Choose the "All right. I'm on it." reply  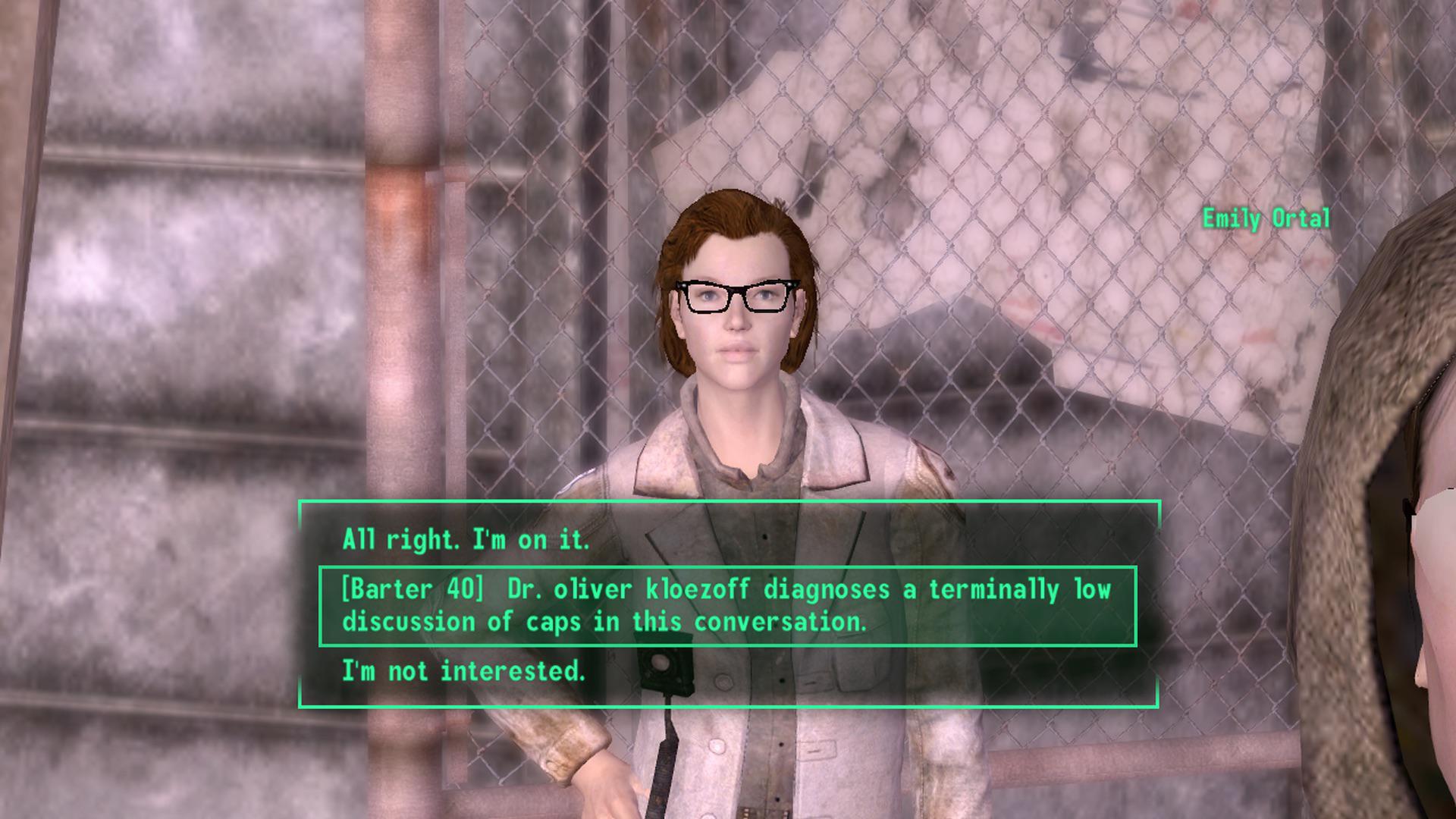click(x=465, y=540)
